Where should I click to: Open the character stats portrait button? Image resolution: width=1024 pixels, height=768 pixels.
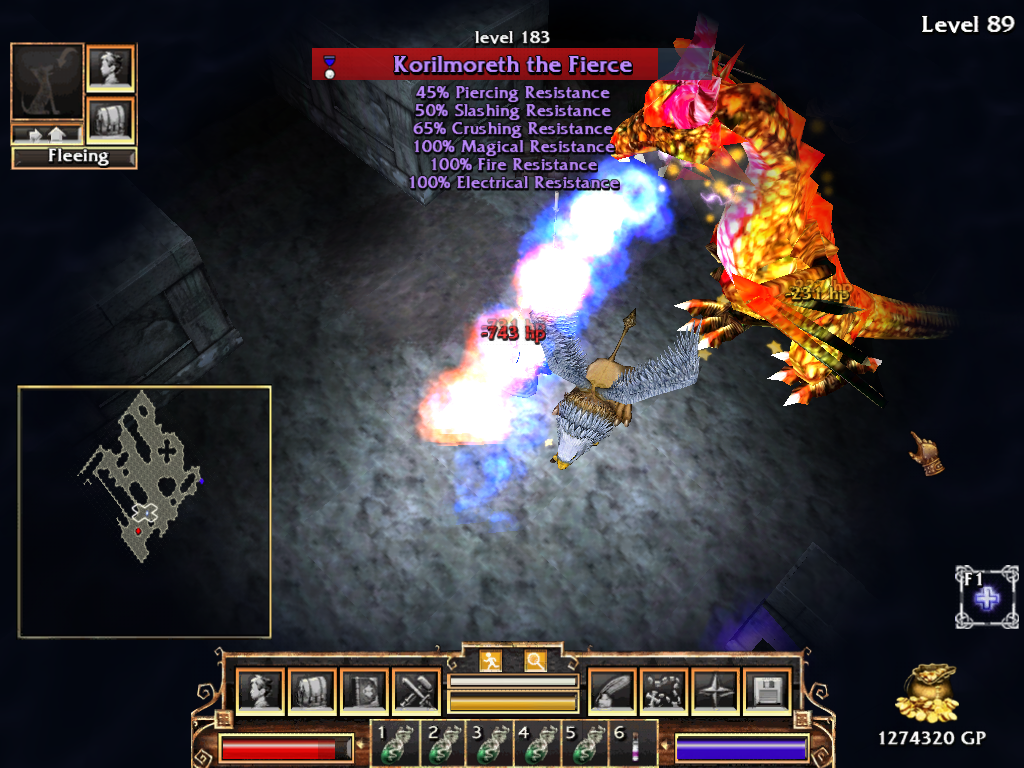(x=259, y=691)
